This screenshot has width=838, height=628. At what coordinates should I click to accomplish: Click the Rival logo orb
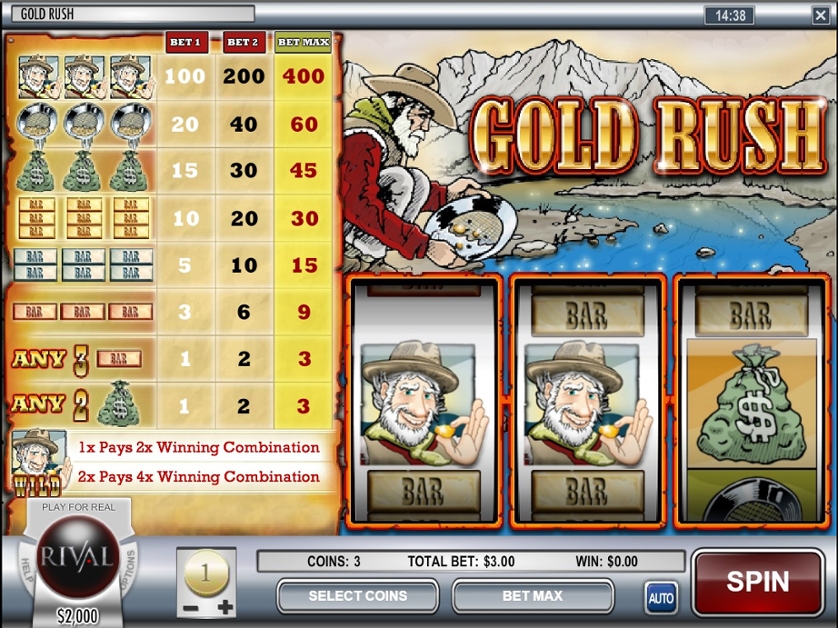[x=78, y=558]
